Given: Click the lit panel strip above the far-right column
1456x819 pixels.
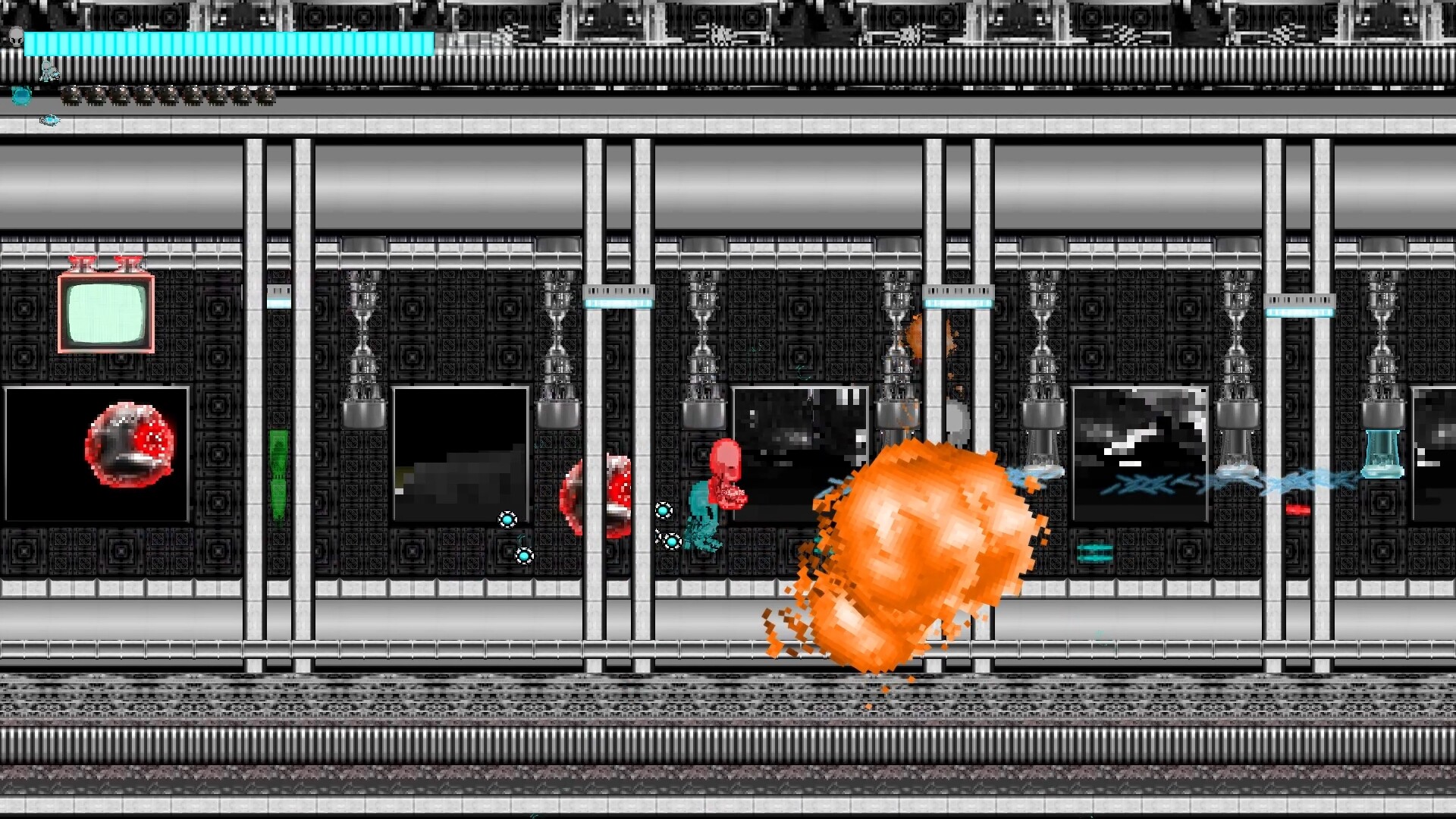Looking at the screenshot, I should [1300, 300].
